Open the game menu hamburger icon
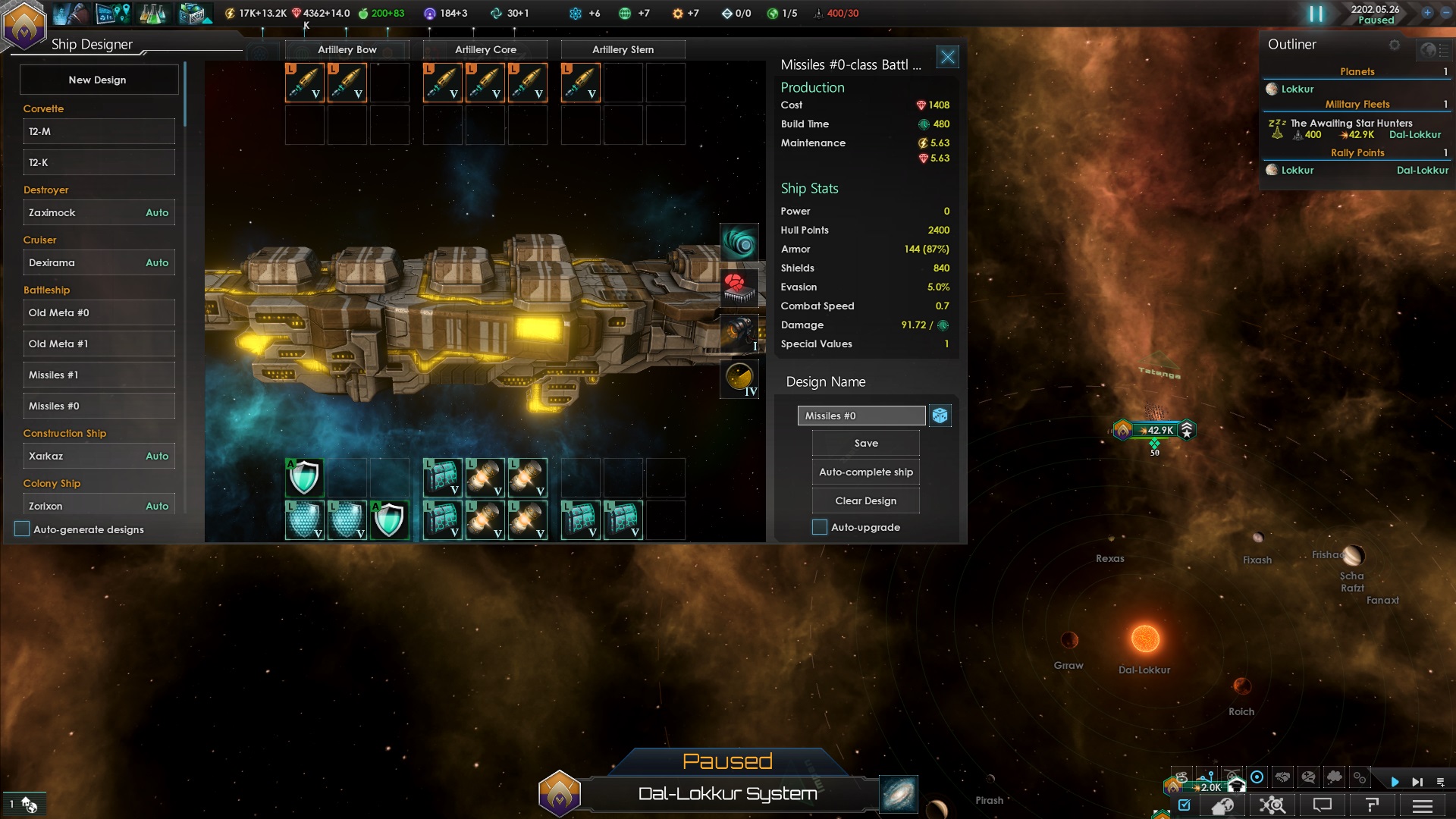The width and height of the screenshot is (1456, 819). pyautogui.click(x=1422, y=805)
